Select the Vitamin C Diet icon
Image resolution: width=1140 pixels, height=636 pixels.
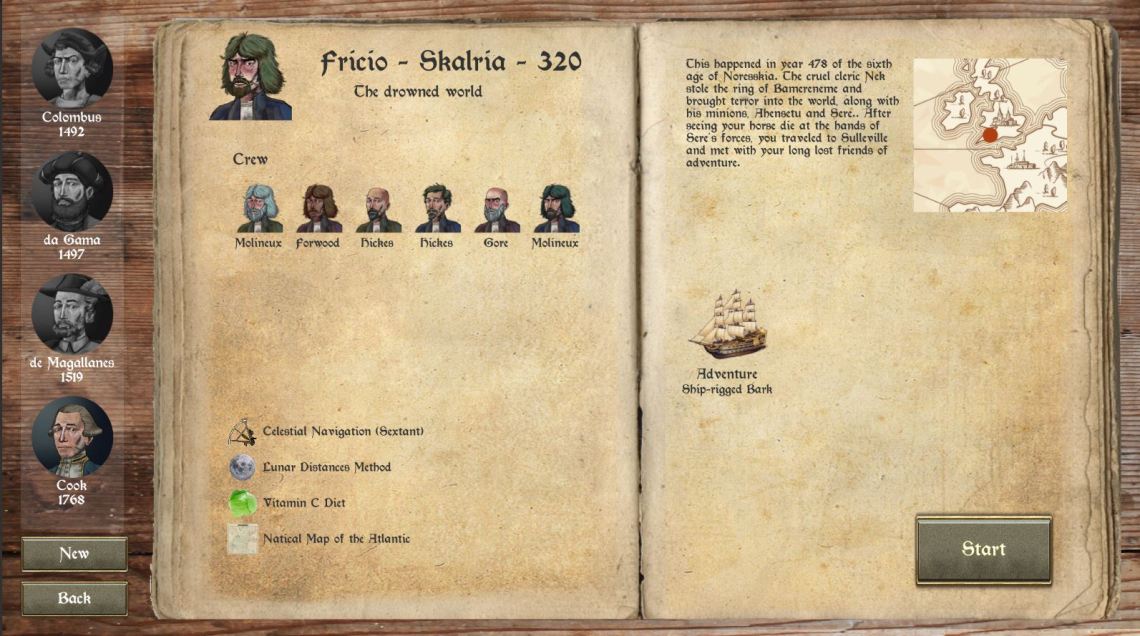242,503
